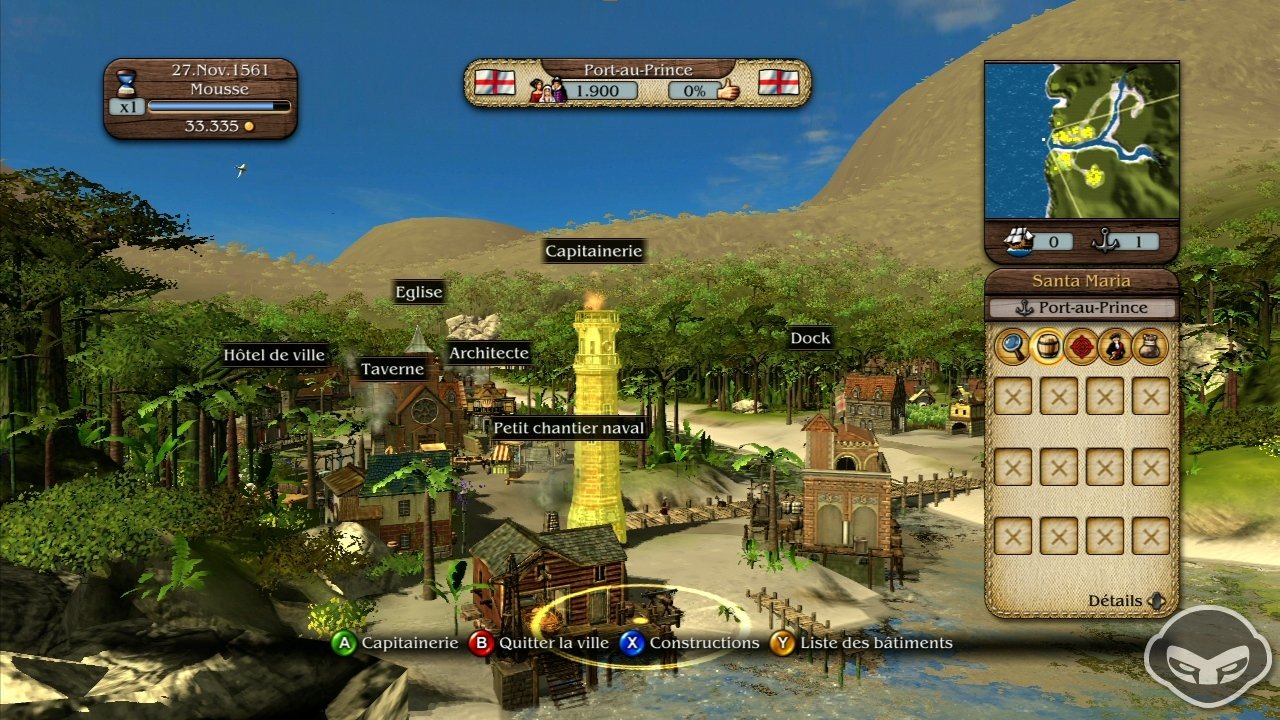Open the Hôtel de ville label
This screenshot has height=720, width=1280.
point(274,354)
